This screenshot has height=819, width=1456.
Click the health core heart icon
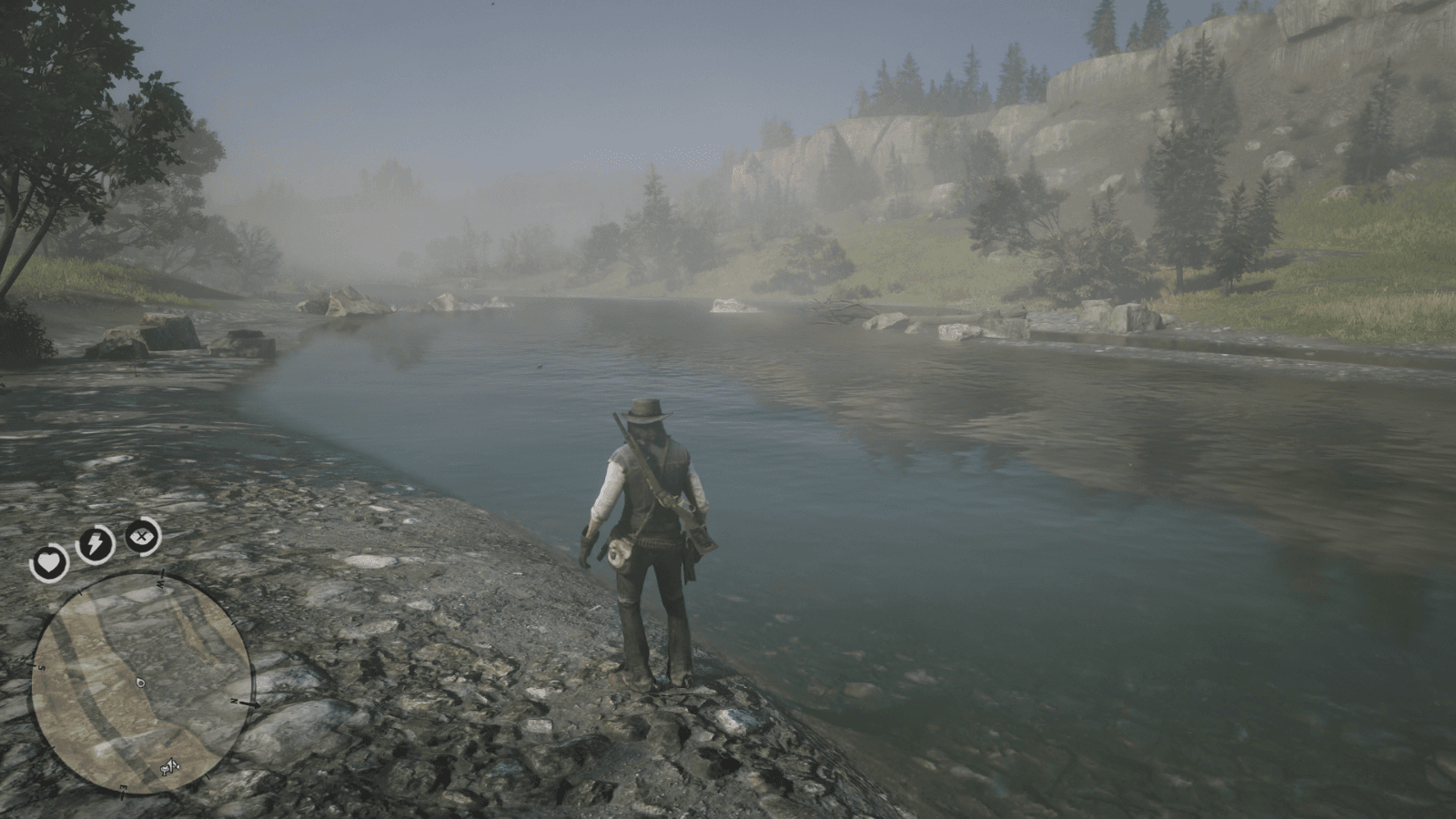50,561
